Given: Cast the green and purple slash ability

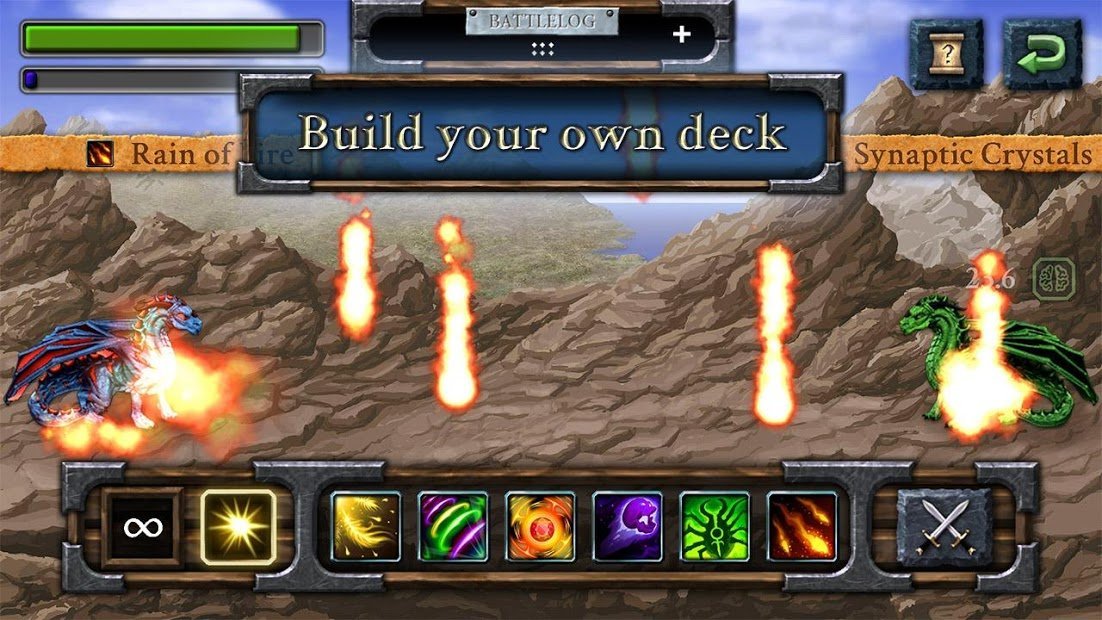Looking at the screenshot, I should point(453,527).
